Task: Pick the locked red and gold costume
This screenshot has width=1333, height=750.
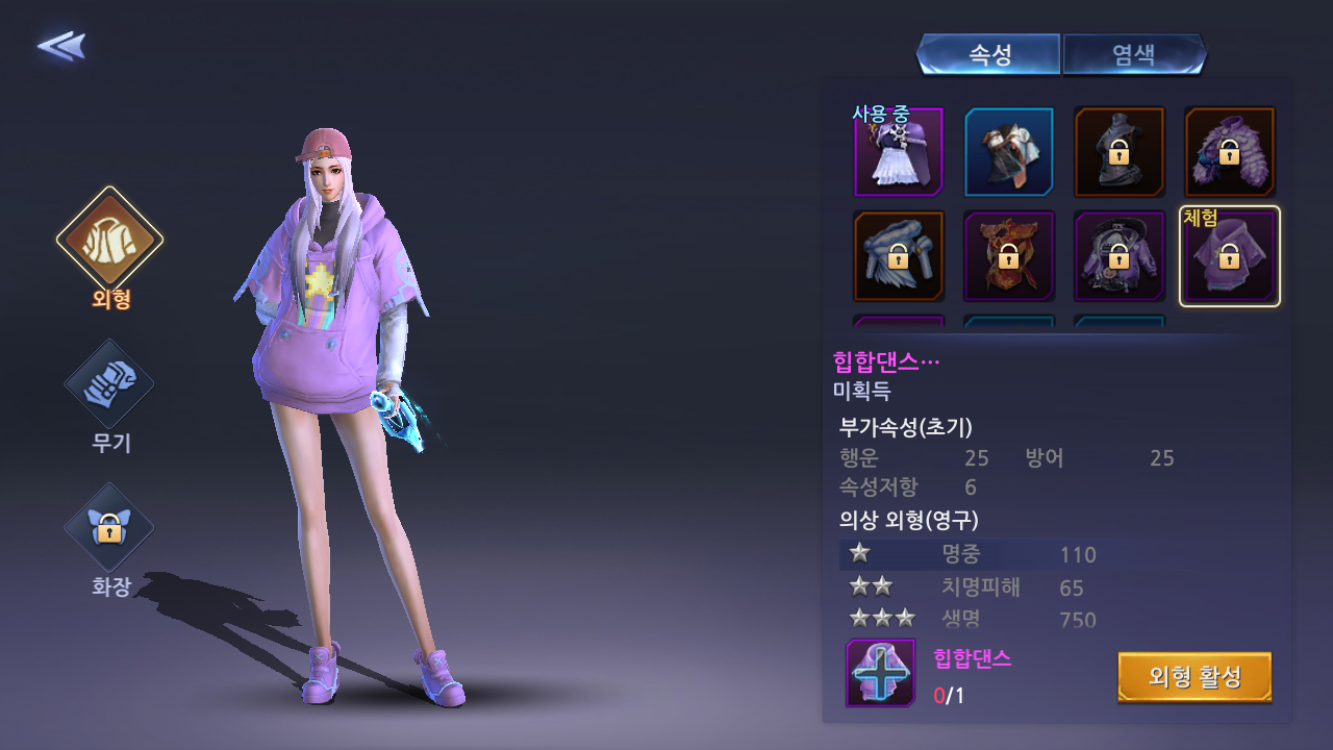Action: pyautogui.click(x=1009, y=256)
